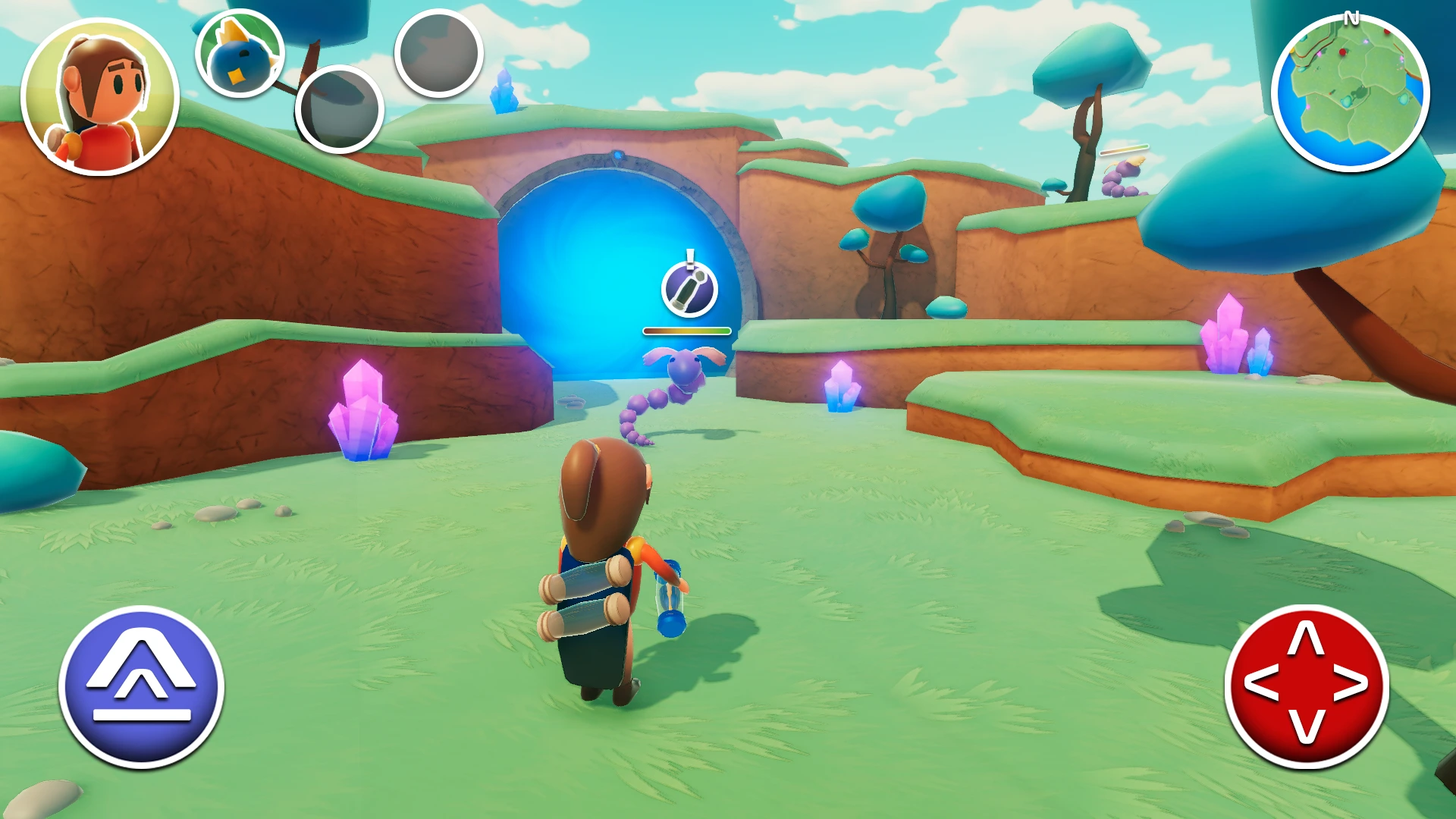Tap the red directional arrows button

click(1307, 686)
